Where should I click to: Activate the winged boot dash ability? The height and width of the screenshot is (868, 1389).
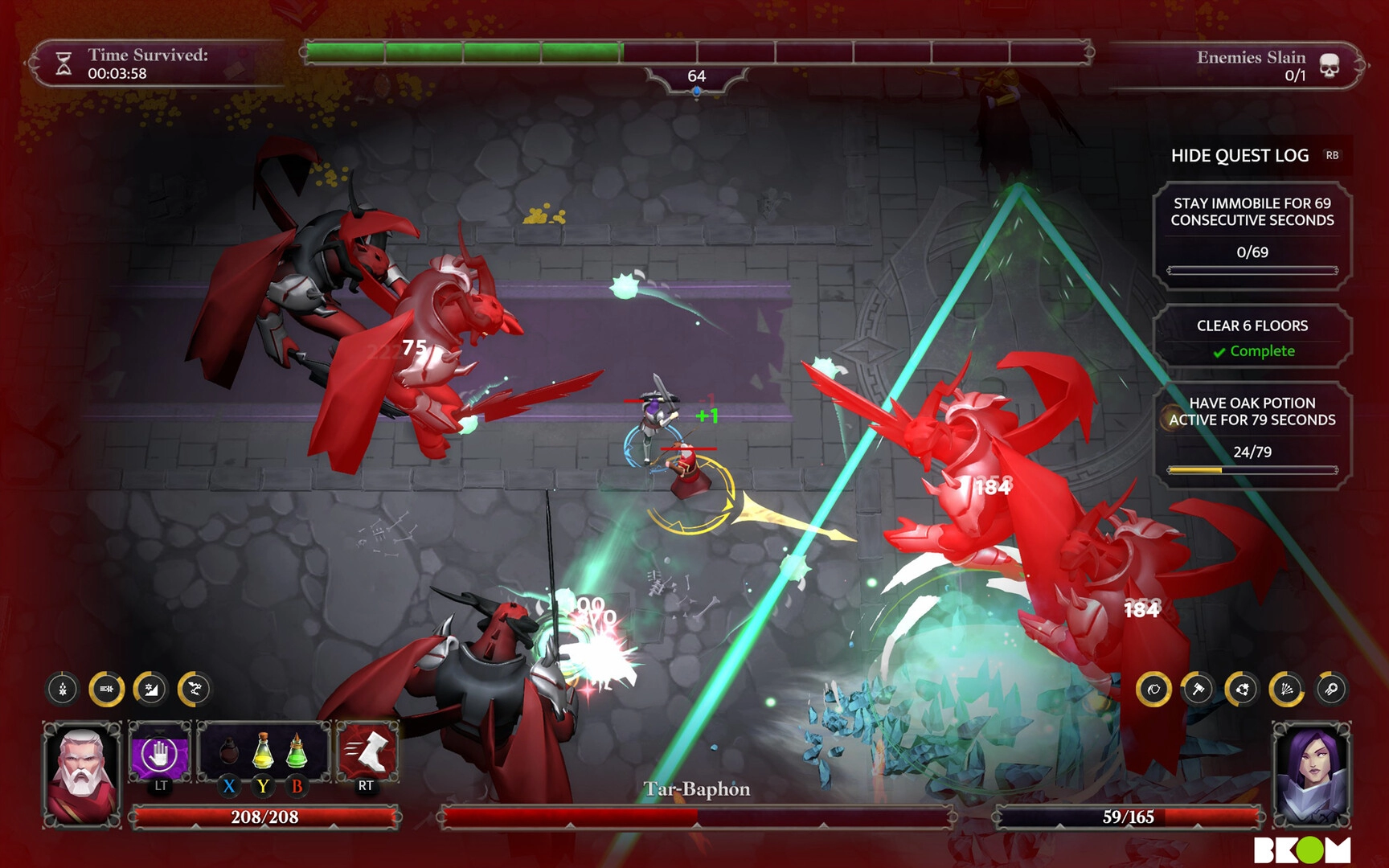tap(367, 752)
